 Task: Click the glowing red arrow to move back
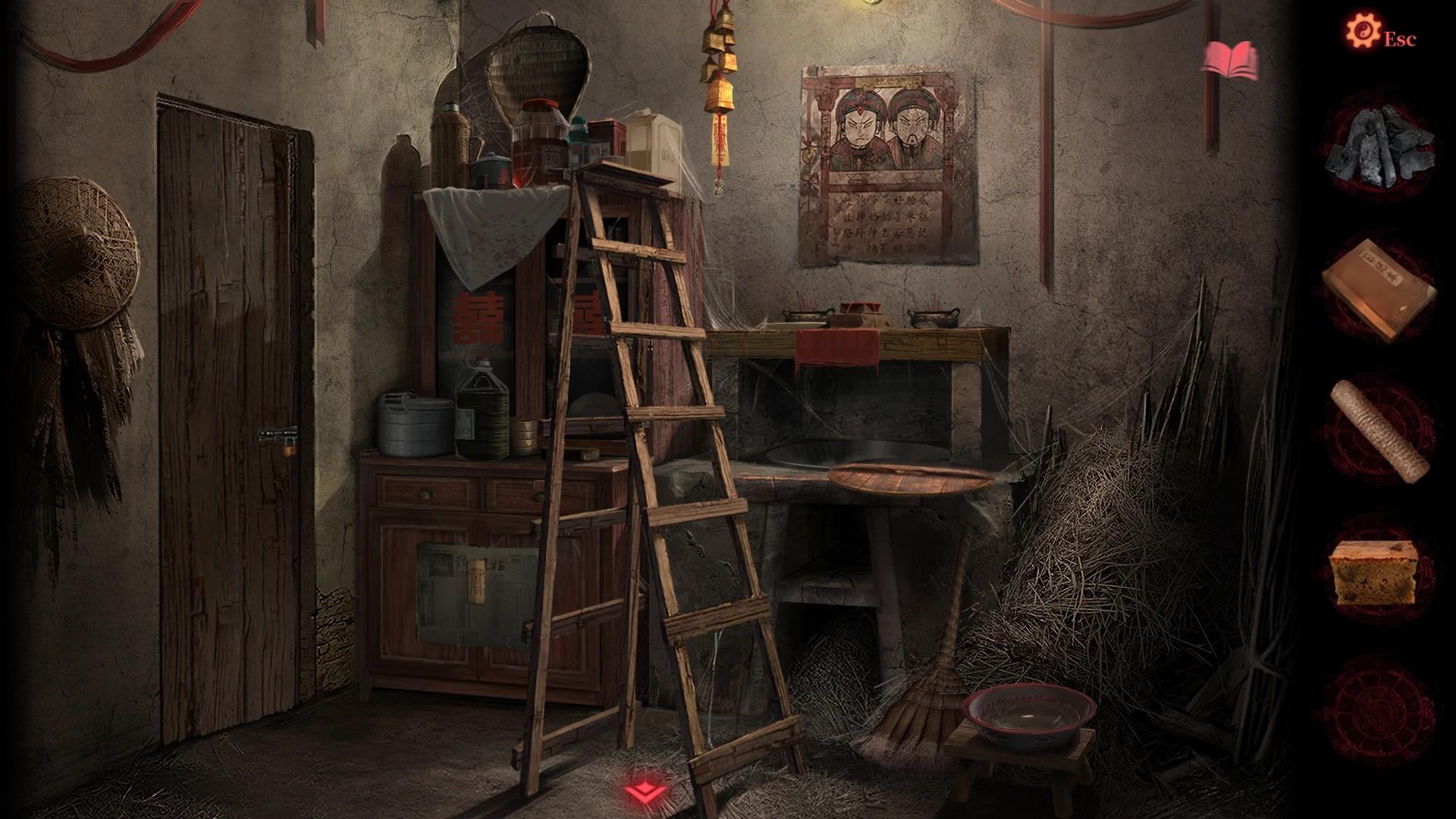[646, 792]
